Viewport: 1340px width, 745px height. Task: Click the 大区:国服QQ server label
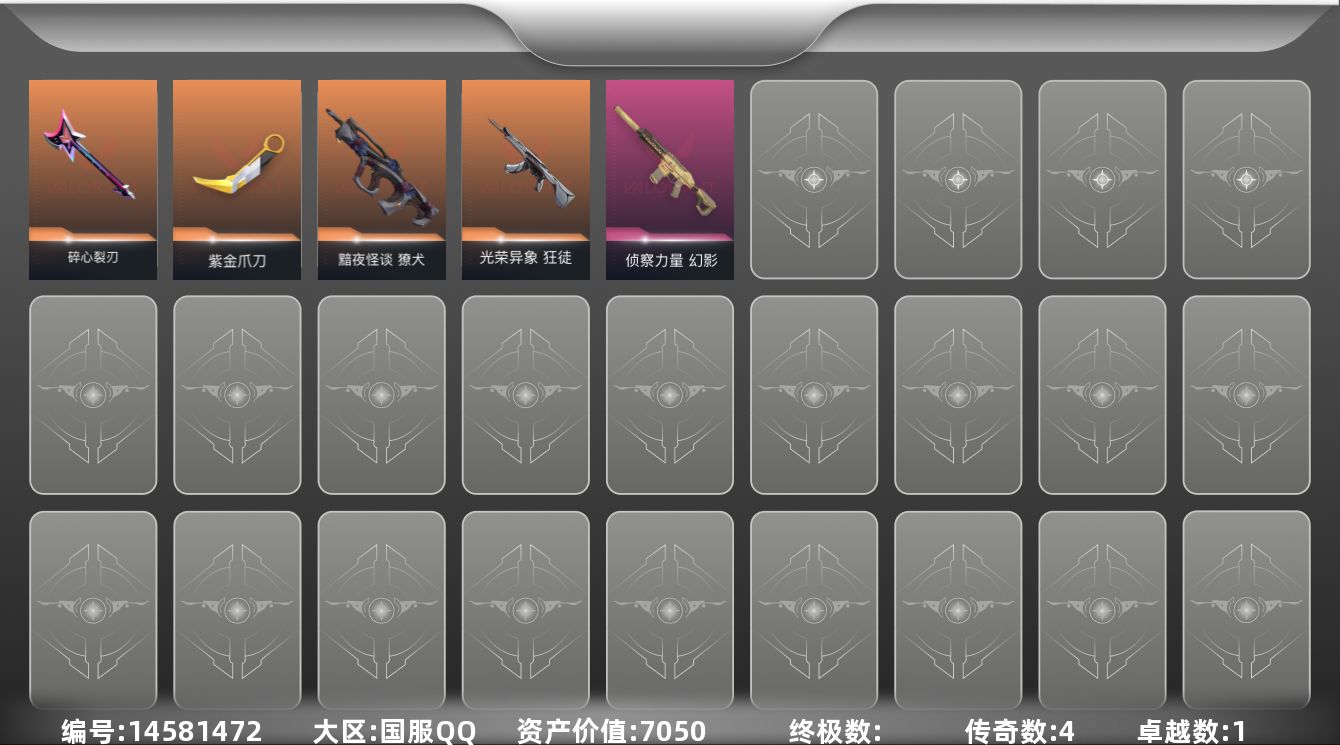(393, 730)
